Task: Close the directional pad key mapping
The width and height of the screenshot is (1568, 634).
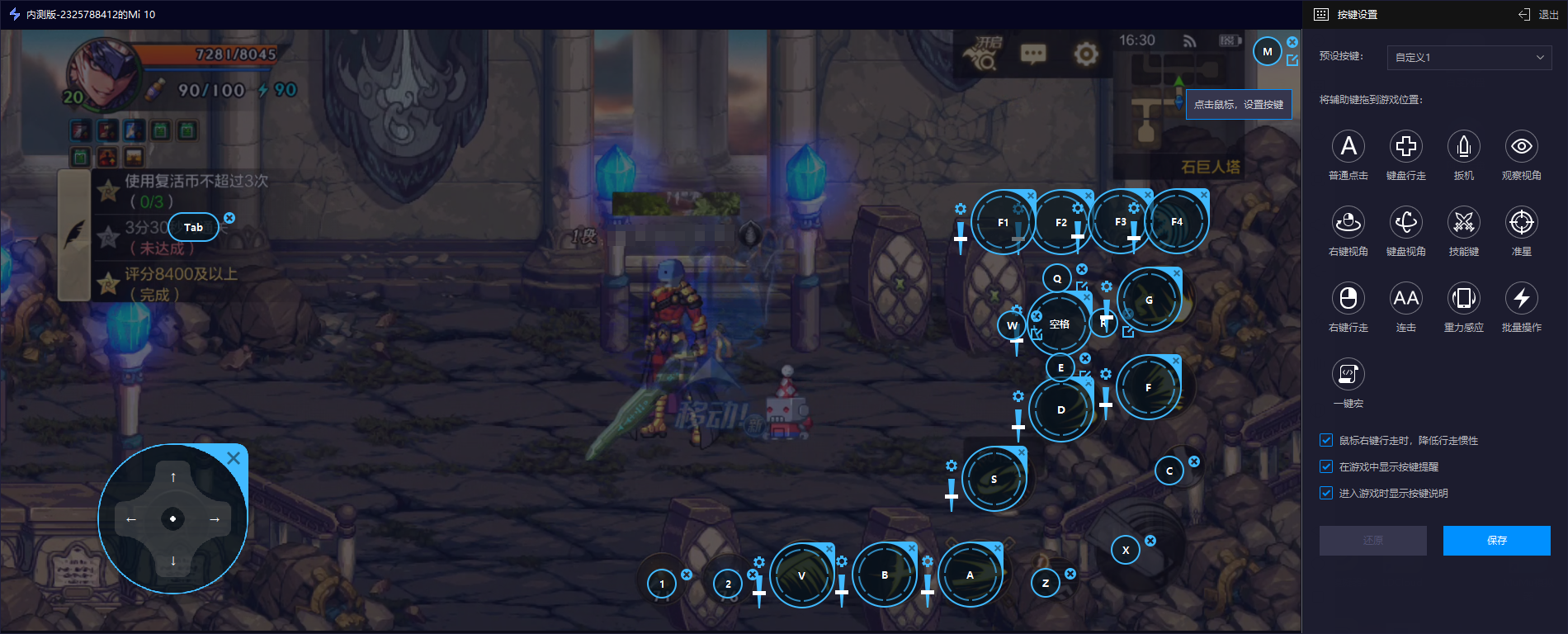Action: tap(234, 458)
